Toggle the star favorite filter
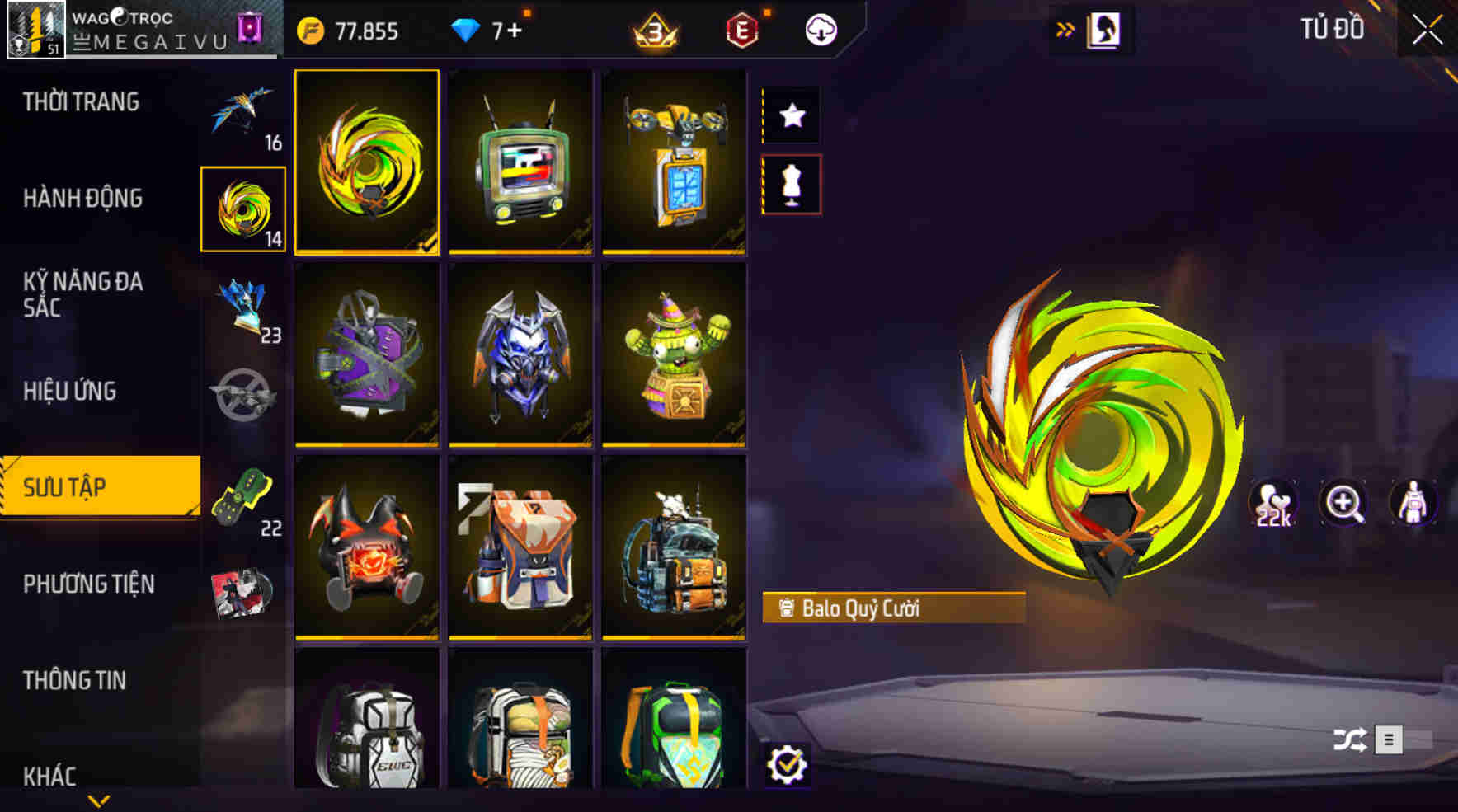 click(792, 115)
